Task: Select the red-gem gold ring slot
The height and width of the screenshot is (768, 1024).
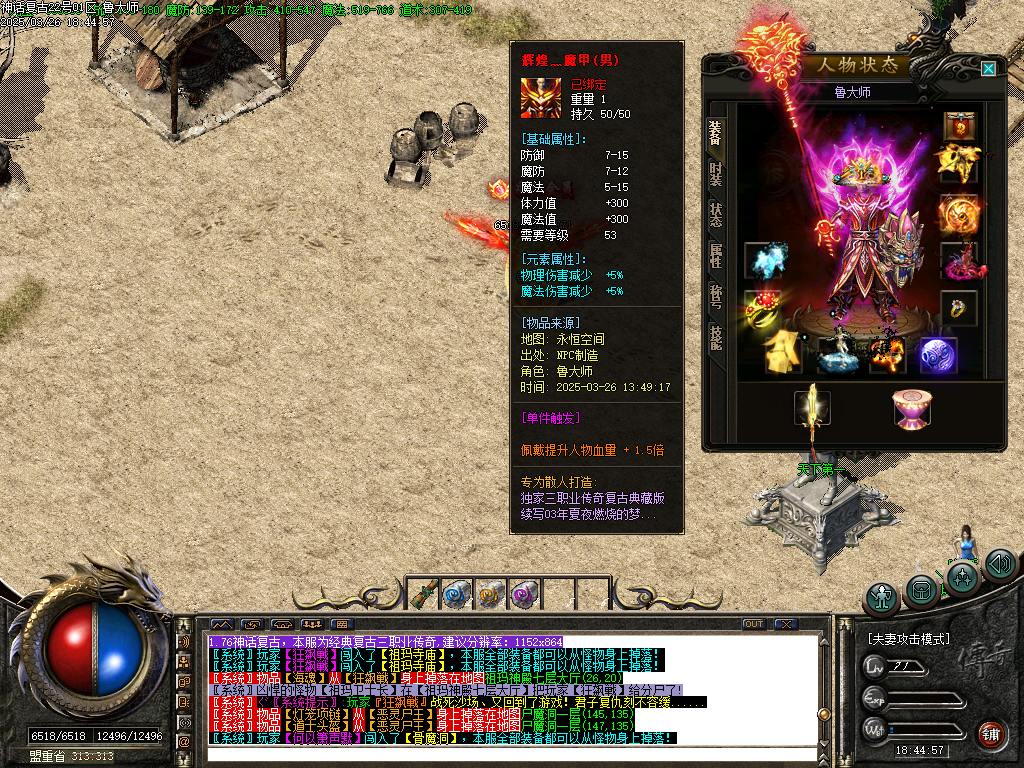Action: pos(762,308)
